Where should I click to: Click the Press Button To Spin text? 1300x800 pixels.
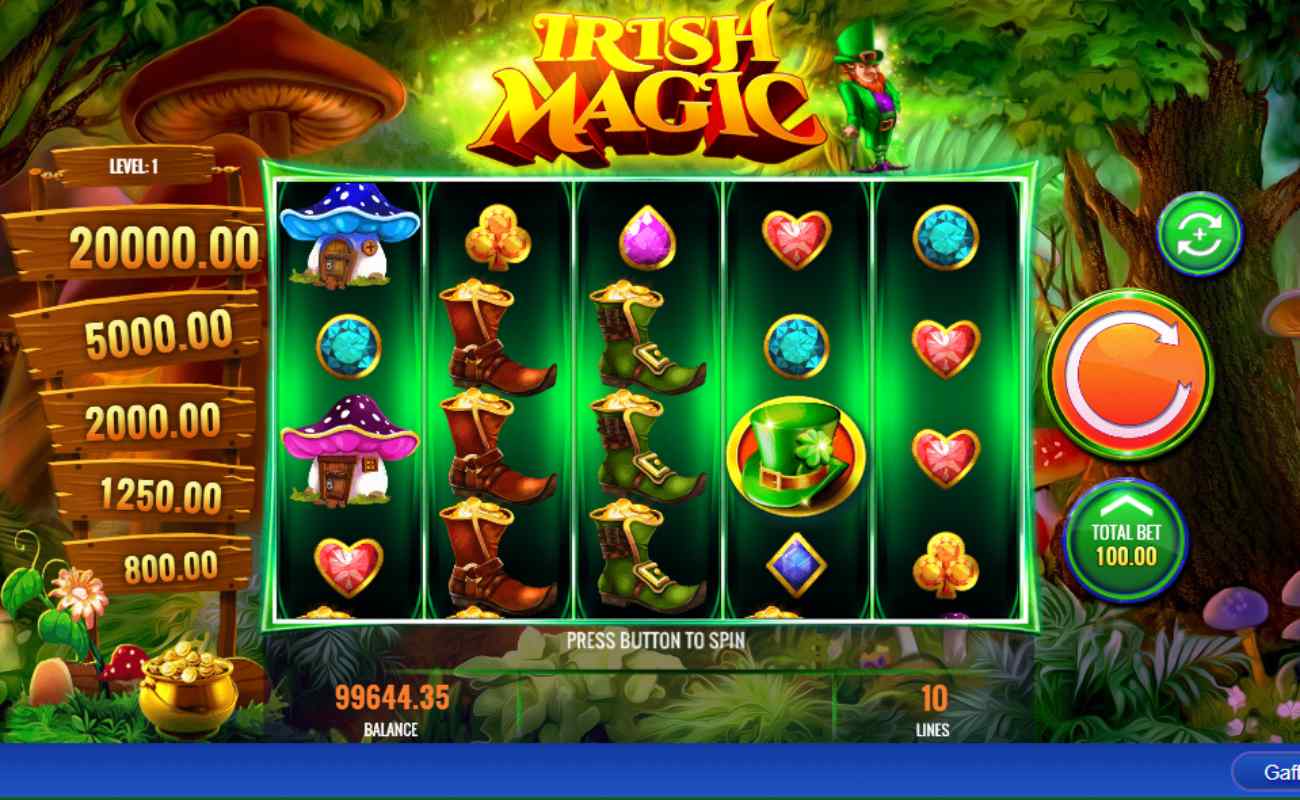point(650,641)
